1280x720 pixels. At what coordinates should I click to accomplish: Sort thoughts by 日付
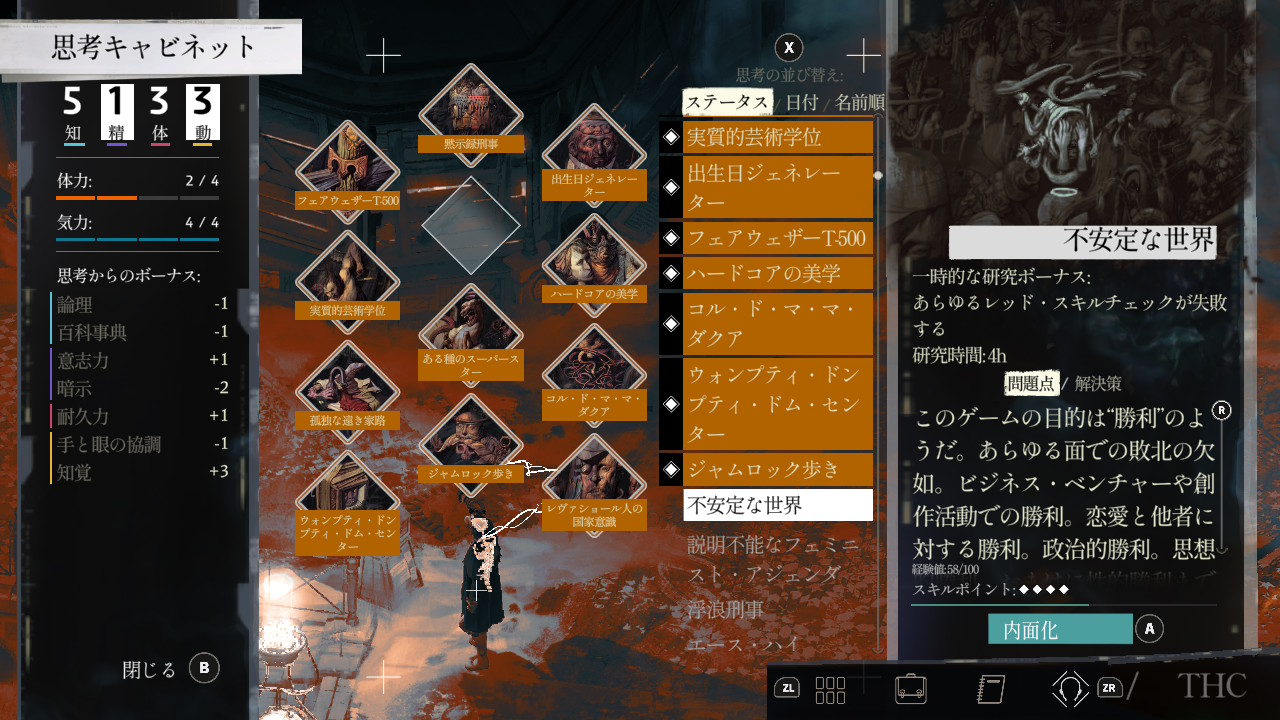801,102
